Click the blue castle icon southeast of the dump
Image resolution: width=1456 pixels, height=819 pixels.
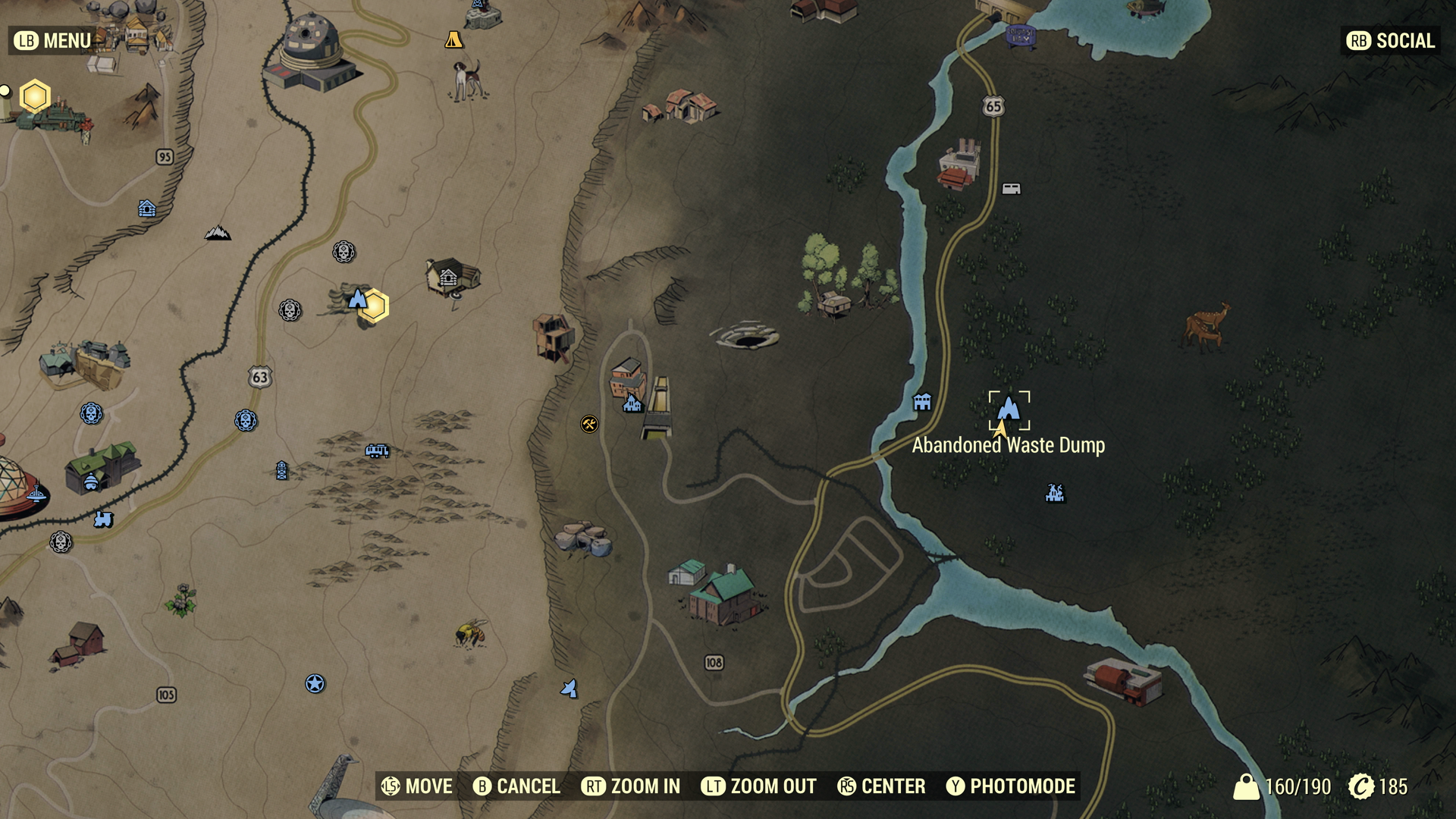point(1053,491)
